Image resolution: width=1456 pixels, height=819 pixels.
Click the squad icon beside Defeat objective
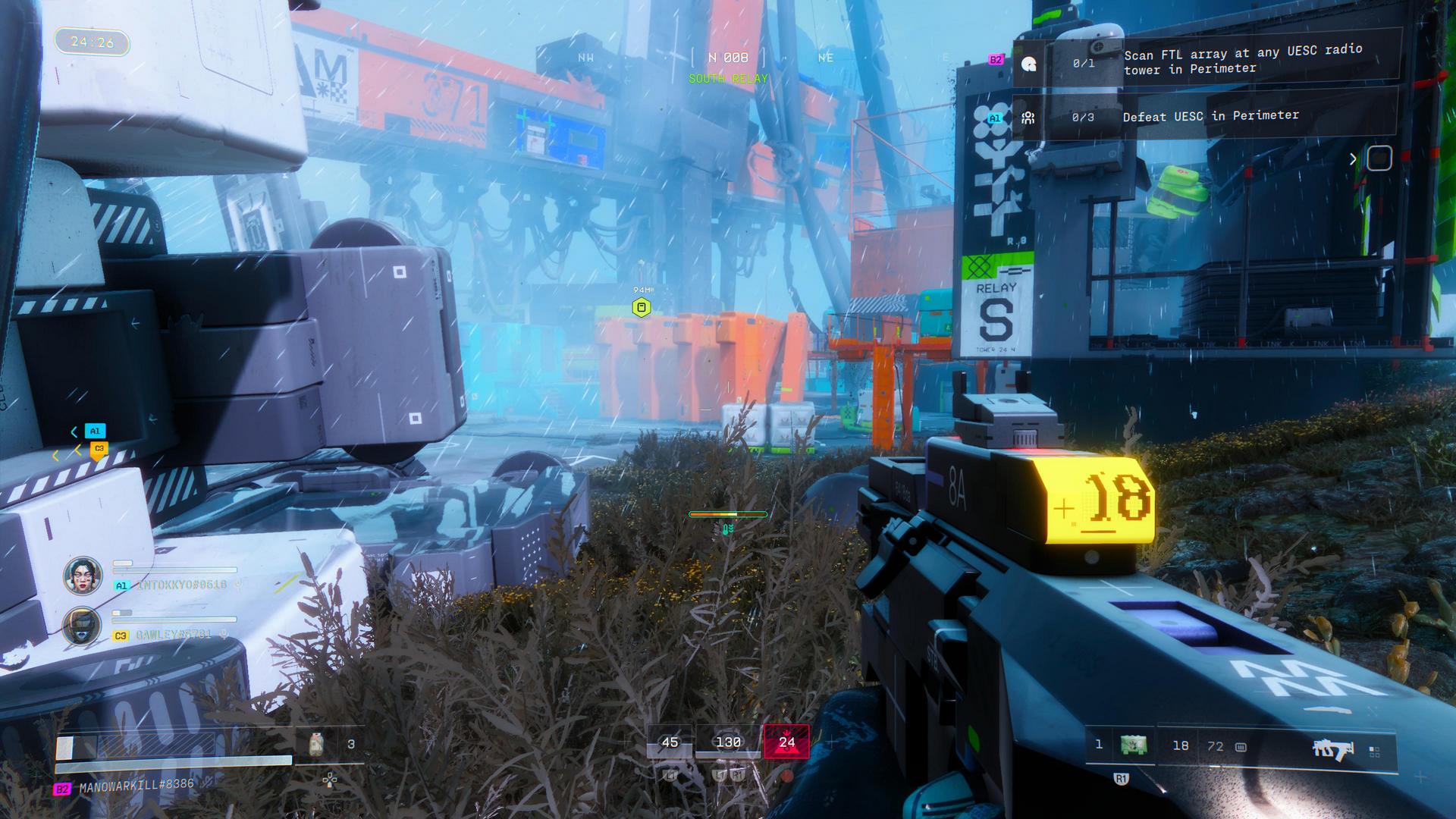(1028, 118)
